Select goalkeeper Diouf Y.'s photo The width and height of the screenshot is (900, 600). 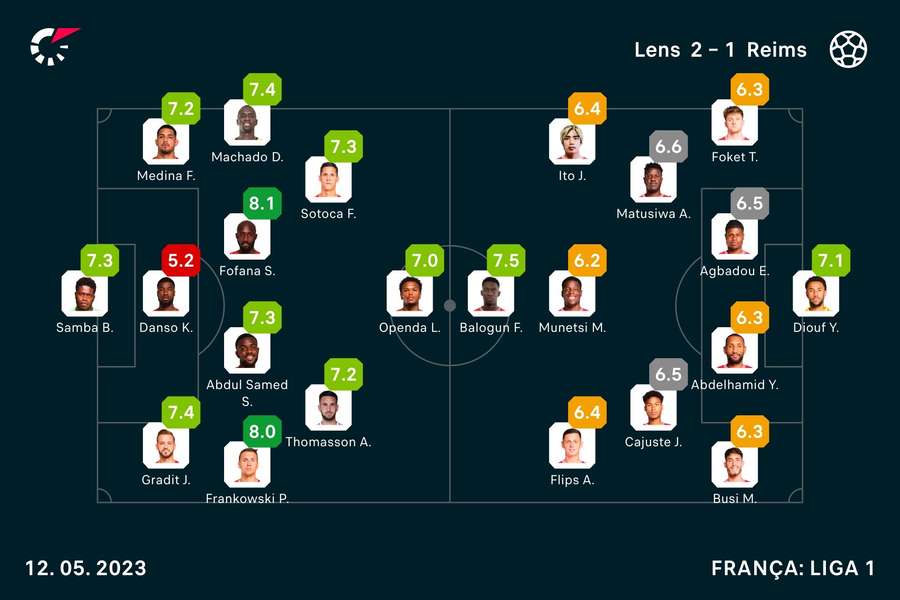click(x=815, y=293)
